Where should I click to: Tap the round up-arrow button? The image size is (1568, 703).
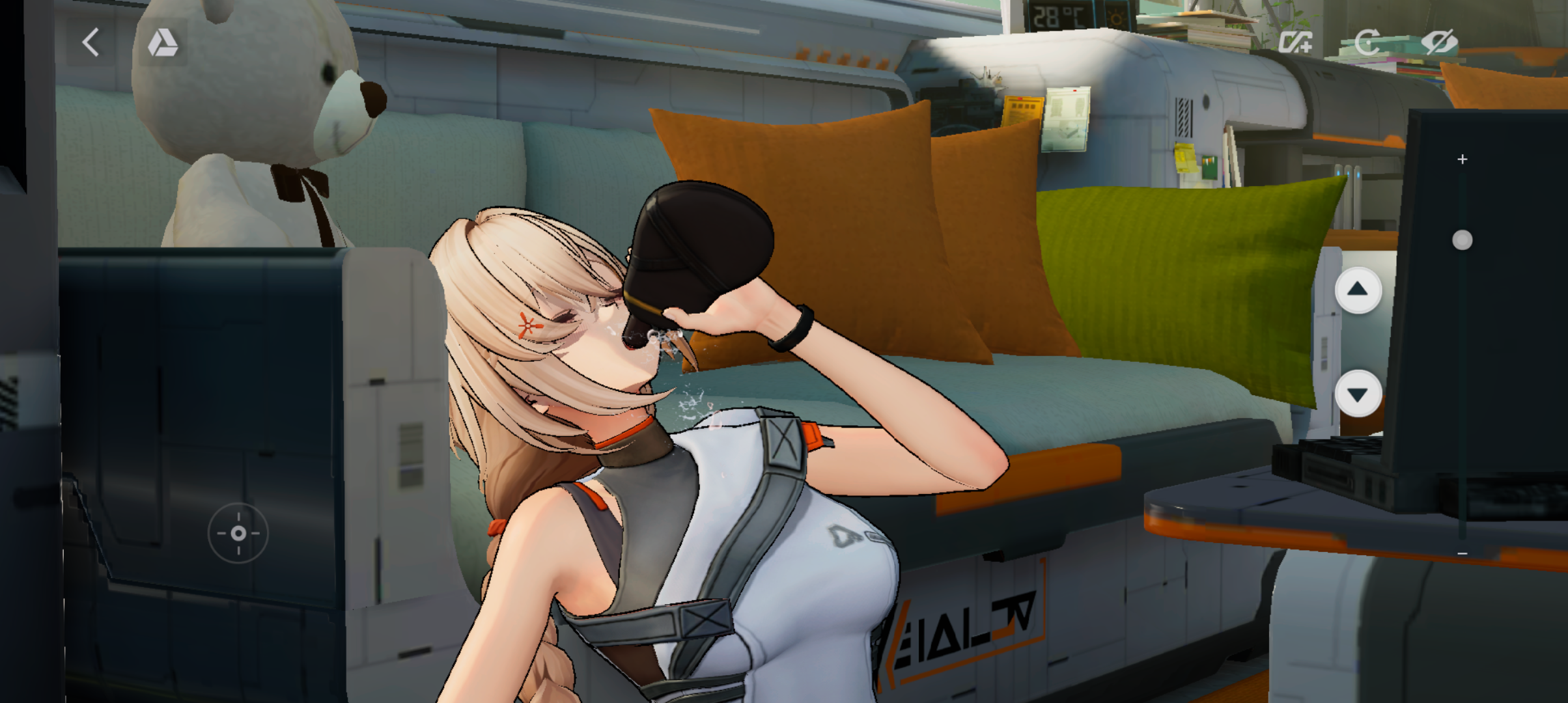click(x=1358, y=290)
